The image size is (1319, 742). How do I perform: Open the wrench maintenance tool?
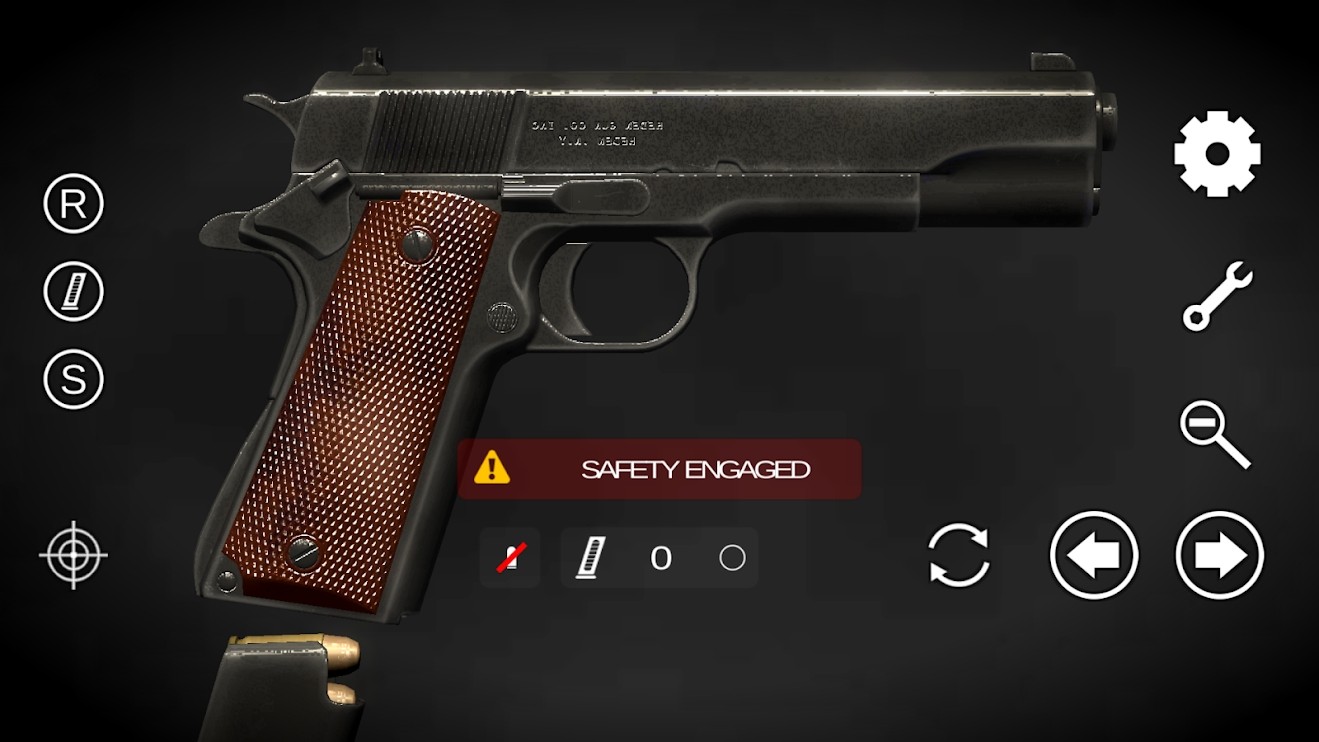[x=1216, y=295]
